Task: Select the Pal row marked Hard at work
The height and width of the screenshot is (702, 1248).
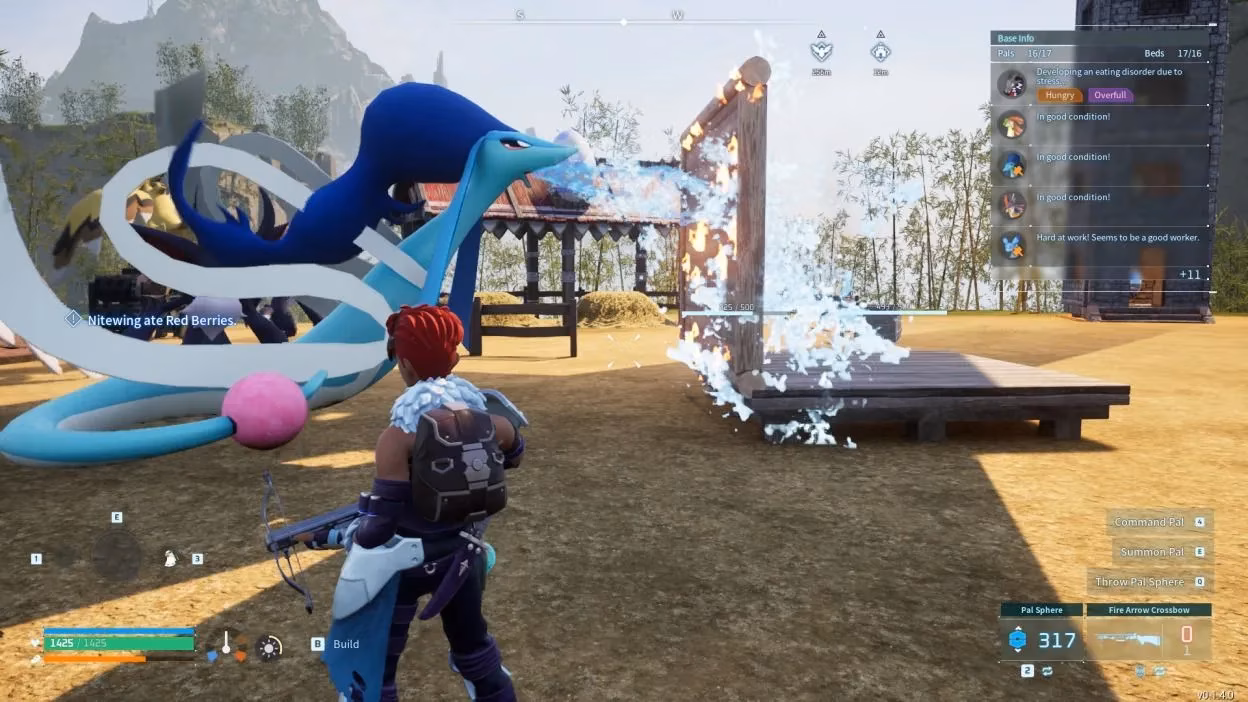Action: click(1100, 244)
